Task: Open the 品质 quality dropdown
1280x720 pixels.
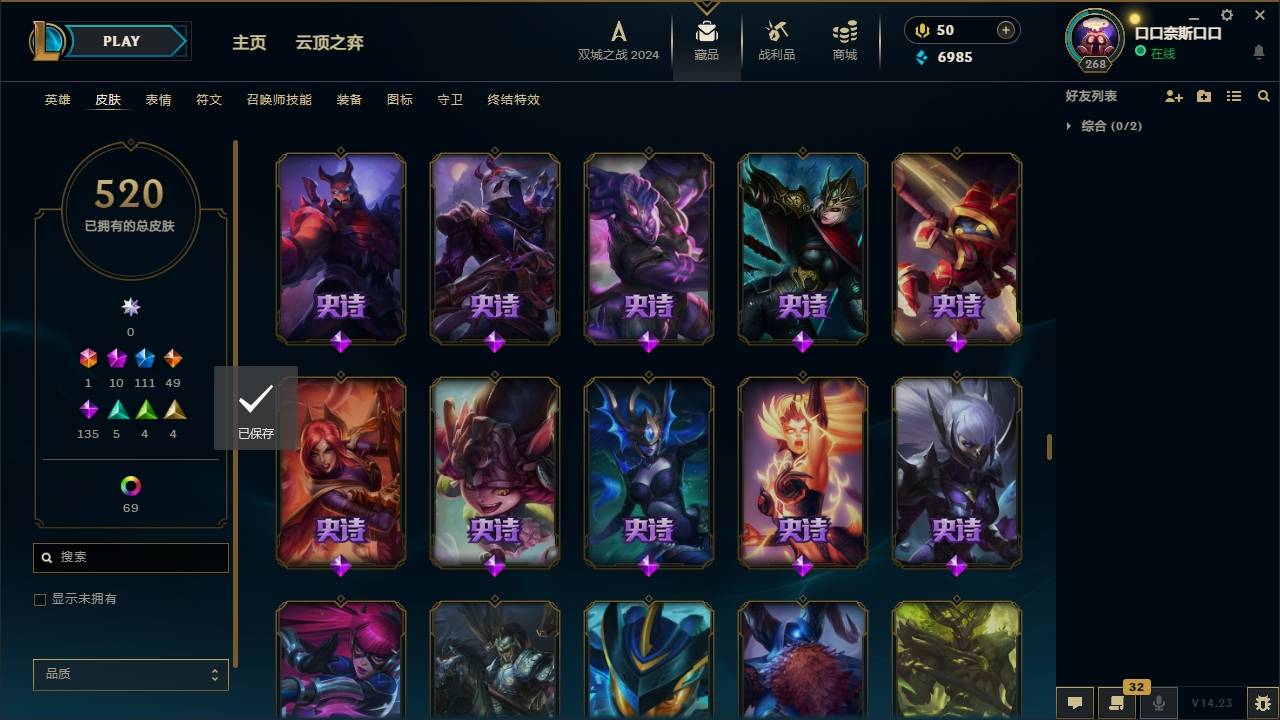Action: point(130,674)
